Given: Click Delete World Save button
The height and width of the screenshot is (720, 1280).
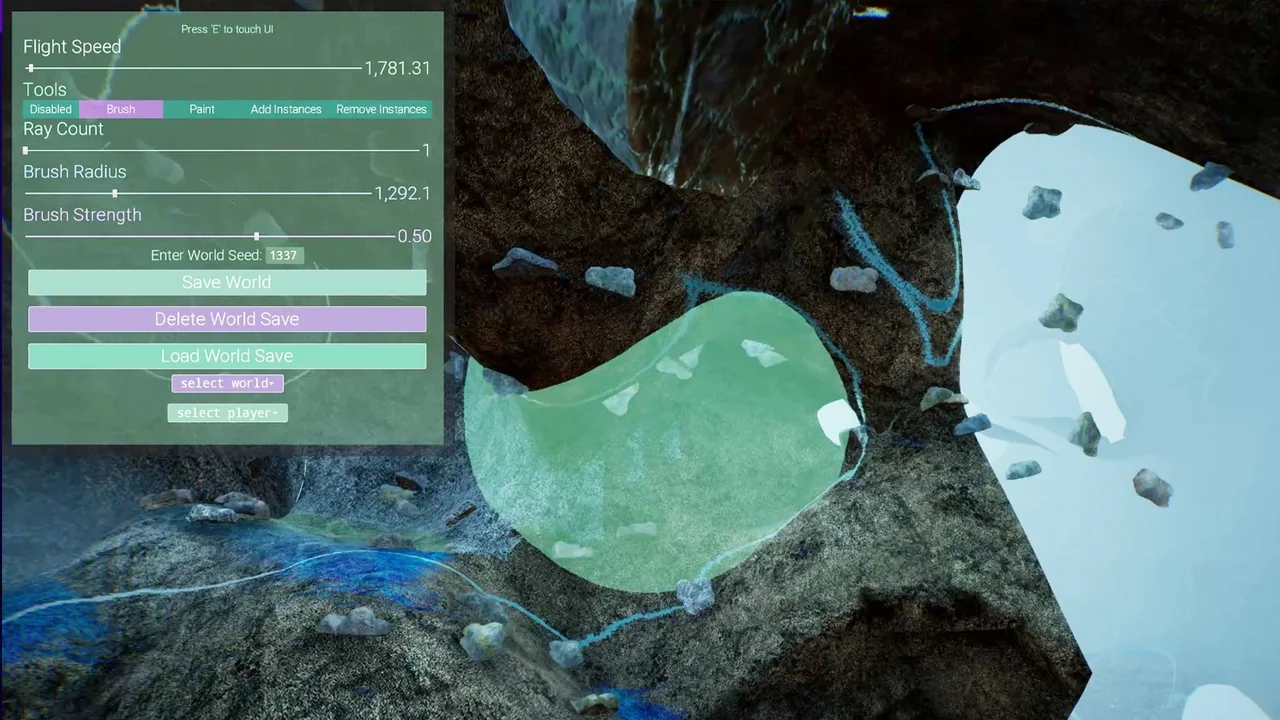Looking at the screenshot, I should (227, 319).
